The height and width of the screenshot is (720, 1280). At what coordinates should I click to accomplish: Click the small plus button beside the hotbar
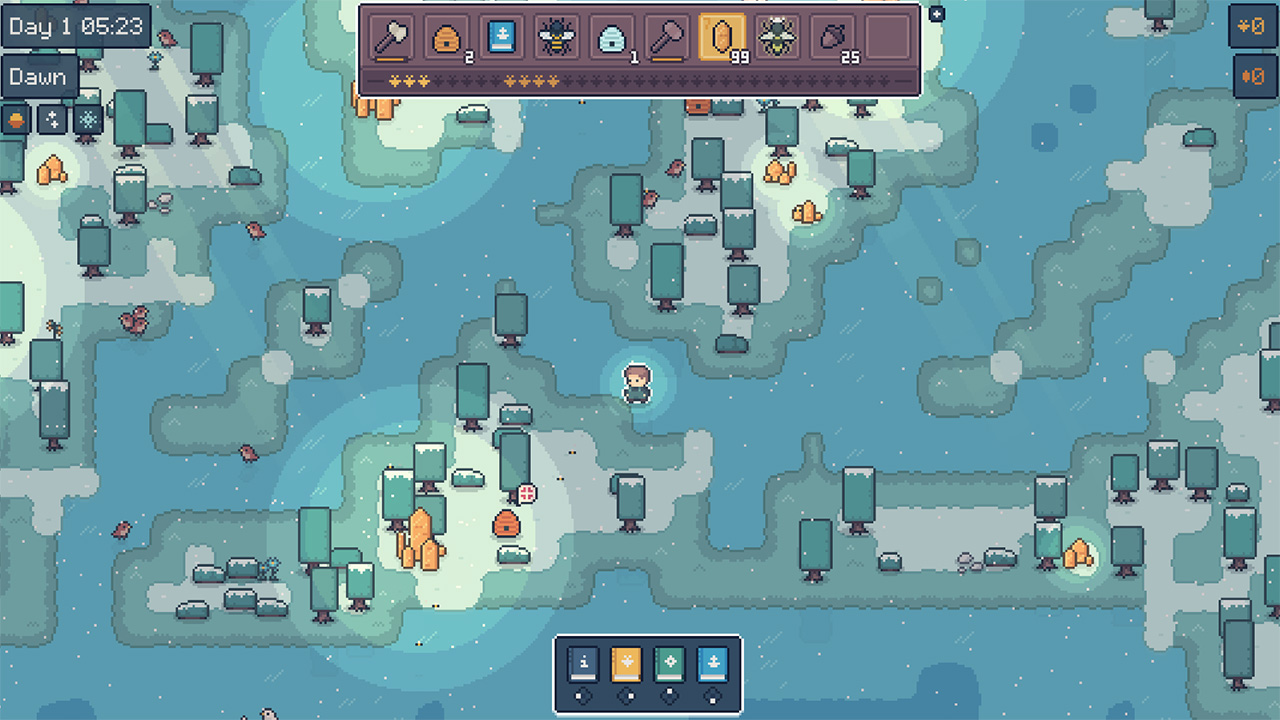click(936, 14)
